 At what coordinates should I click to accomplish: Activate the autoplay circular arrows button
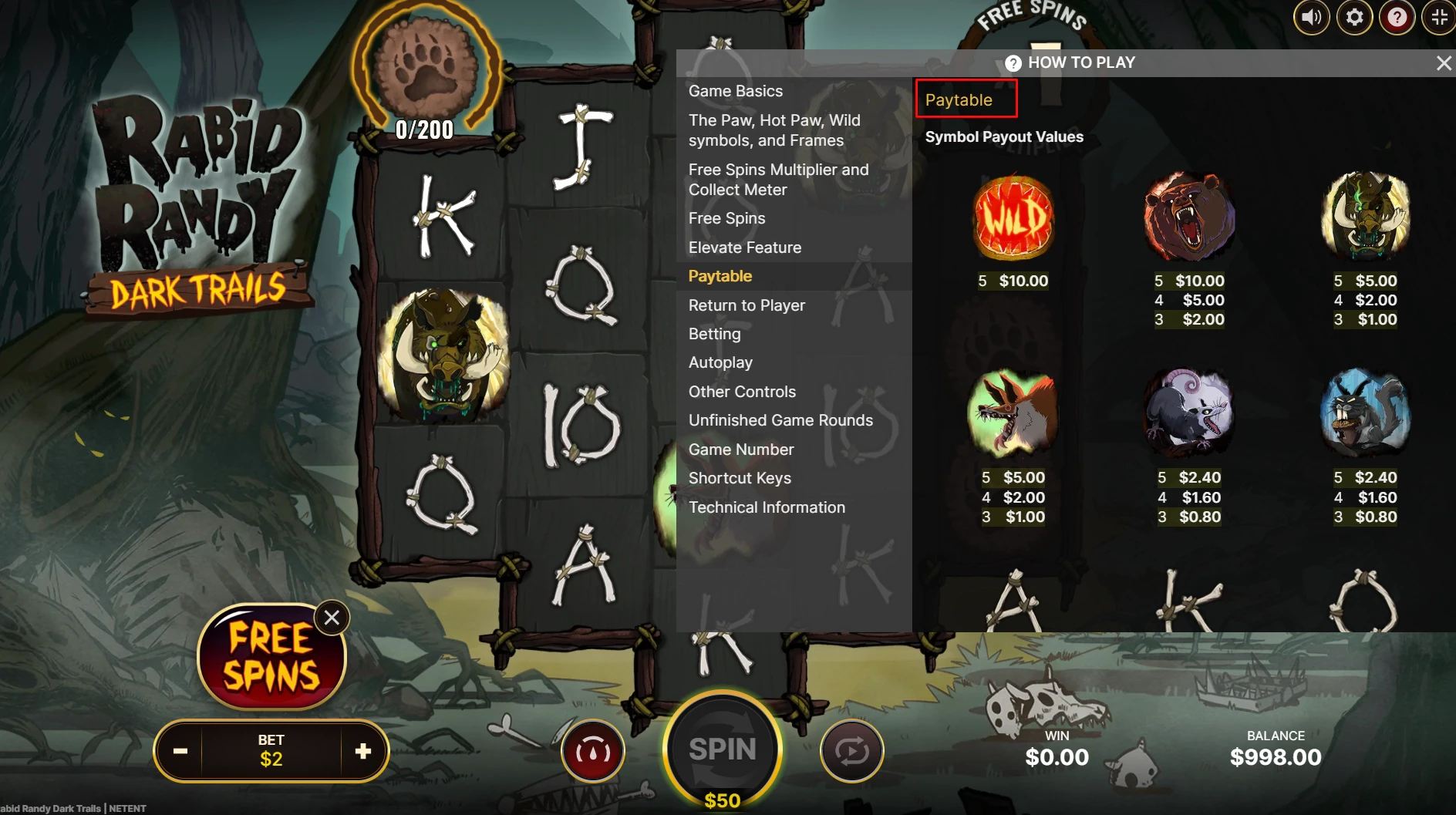851,751
